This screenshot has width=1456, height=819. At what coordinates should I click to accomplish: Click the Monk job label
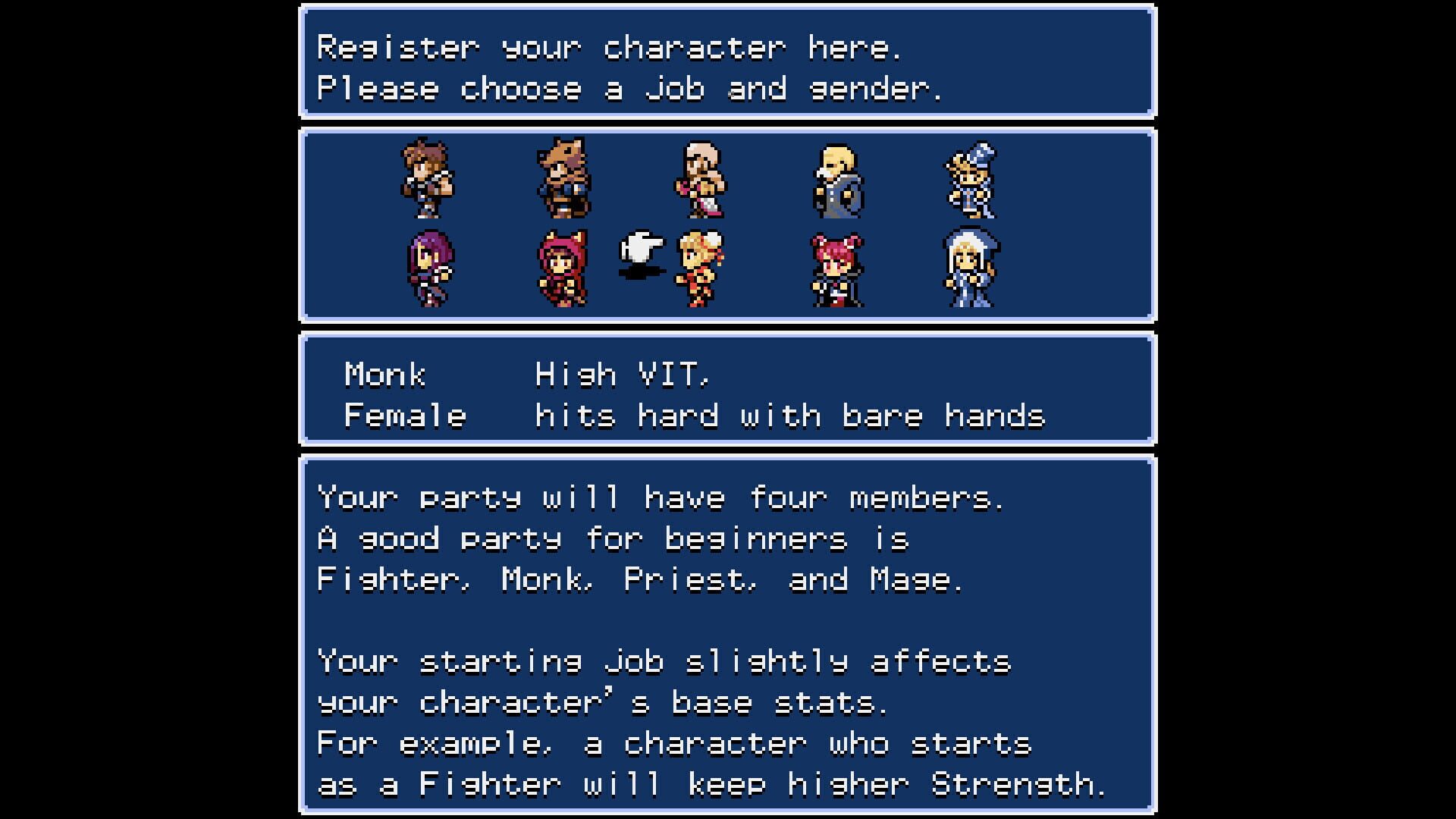click(384, 373)
